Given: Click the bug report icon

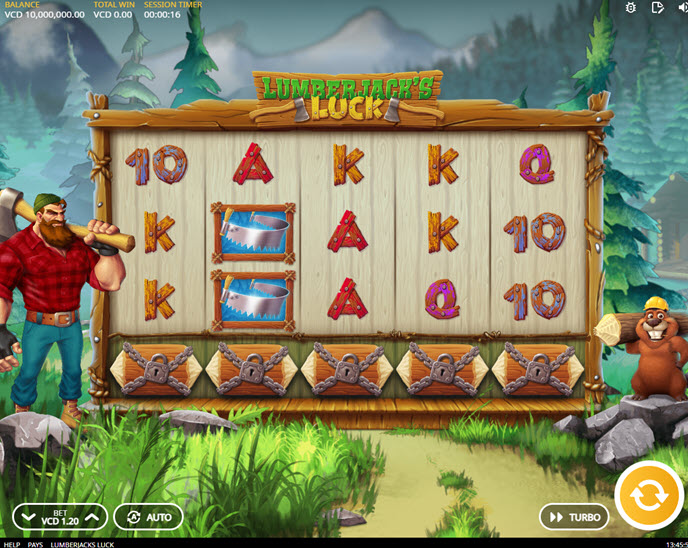Looking at the screenshot, I should point(630,8).
